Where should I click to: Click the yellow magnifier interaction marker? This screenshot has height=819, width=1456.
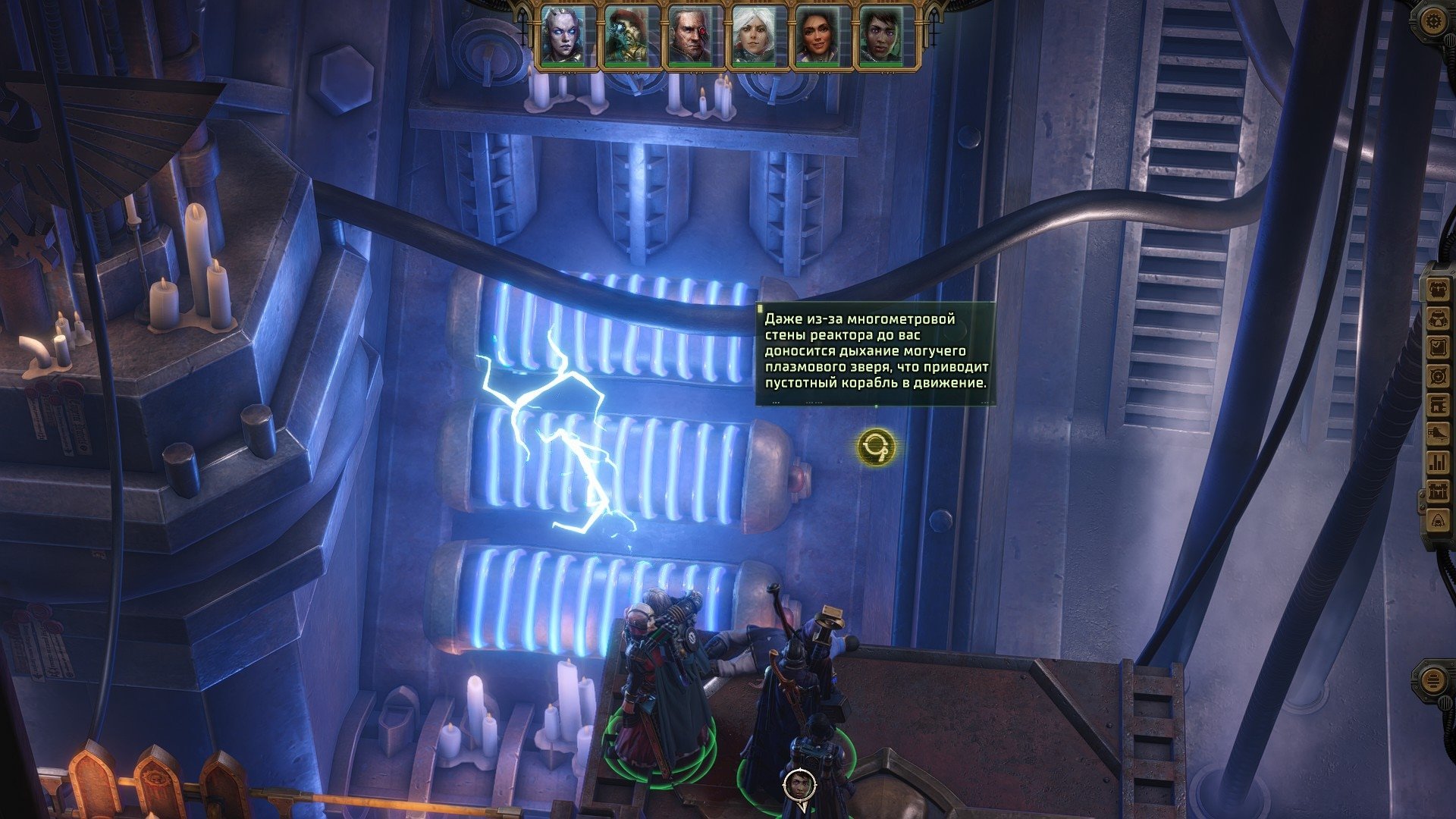(876, 447)
